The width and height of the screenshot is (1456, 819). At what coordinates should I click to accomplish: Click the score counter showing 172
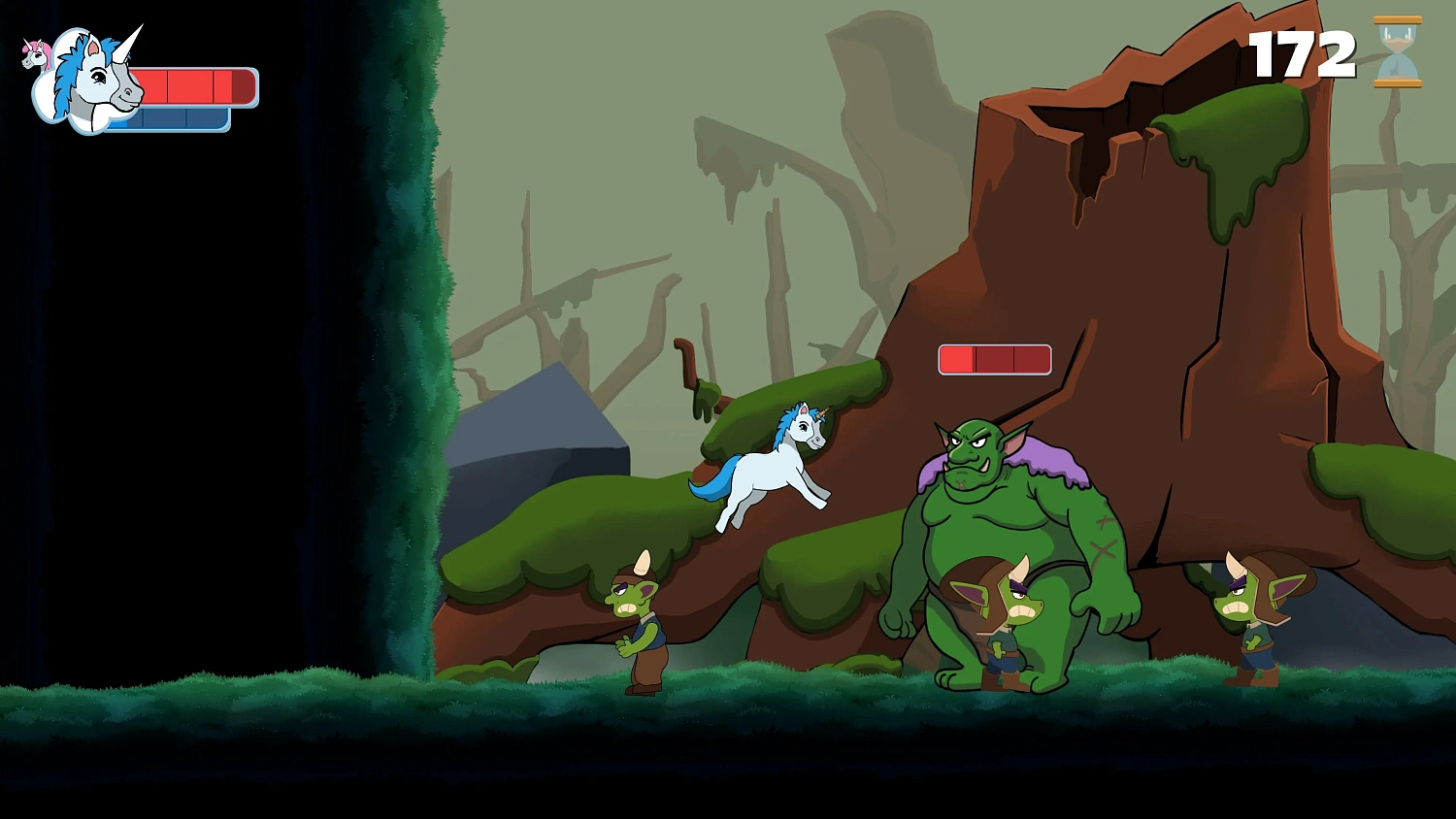click(1303, 56)
